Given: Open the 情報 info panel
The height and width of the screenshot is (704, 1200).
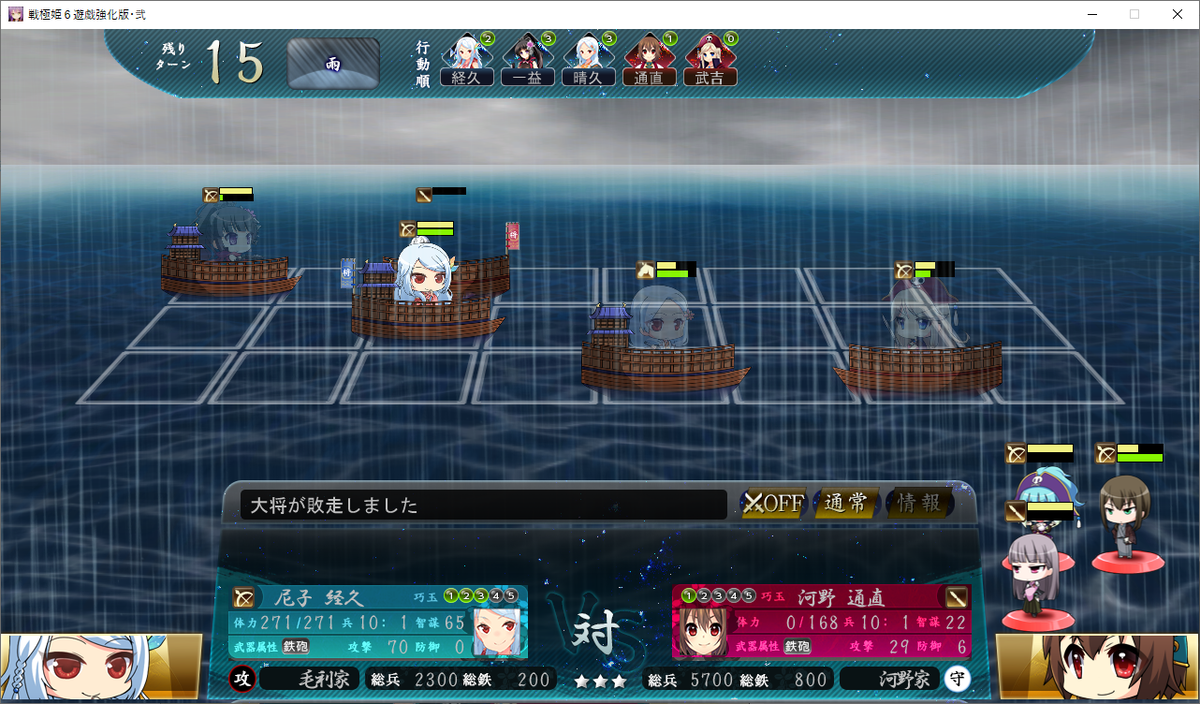Looking at the screenshot, I should click(918, 503).
